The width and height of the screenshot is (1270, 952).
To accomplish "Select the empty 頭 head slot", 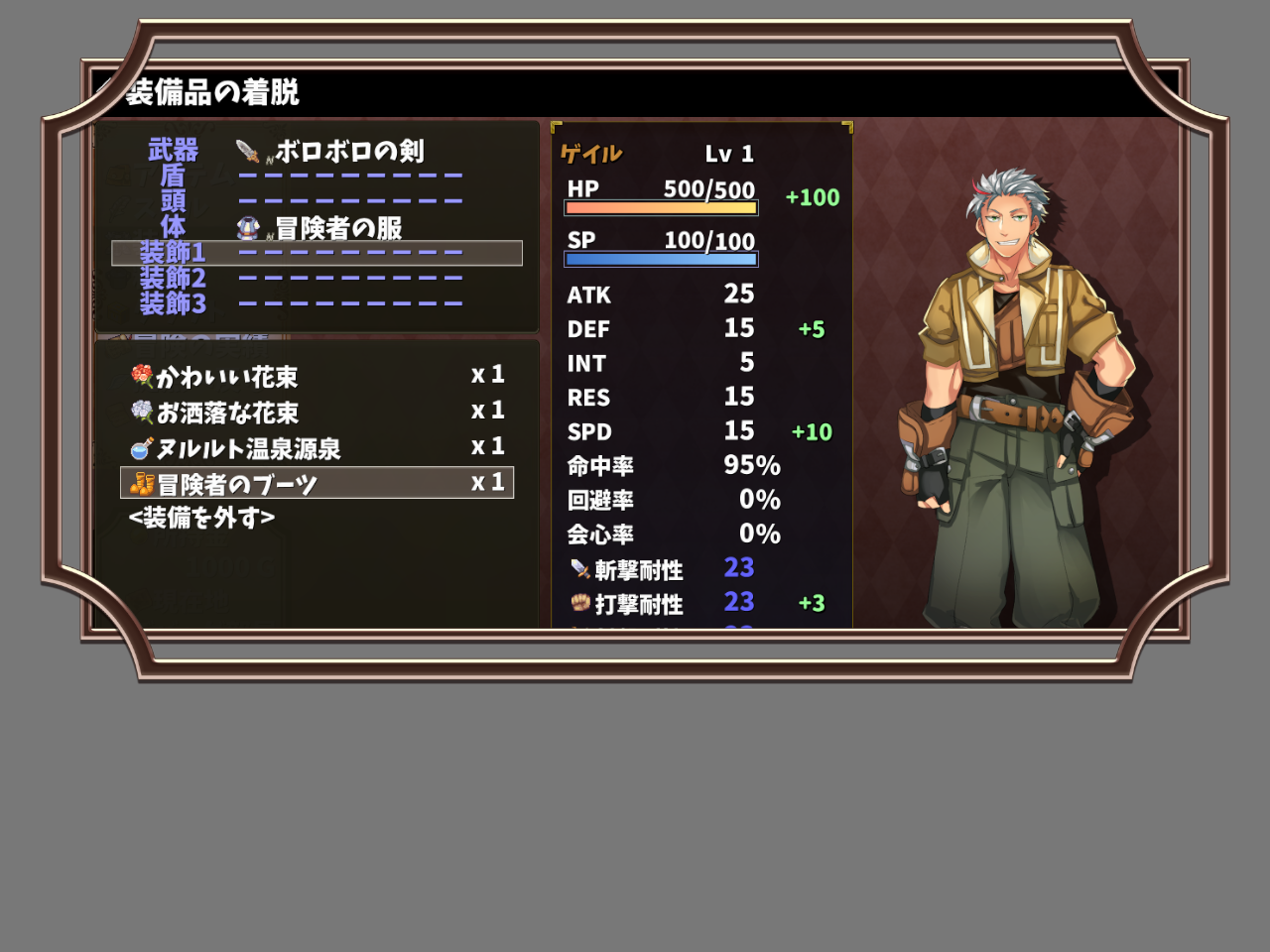I will point(317,202).
